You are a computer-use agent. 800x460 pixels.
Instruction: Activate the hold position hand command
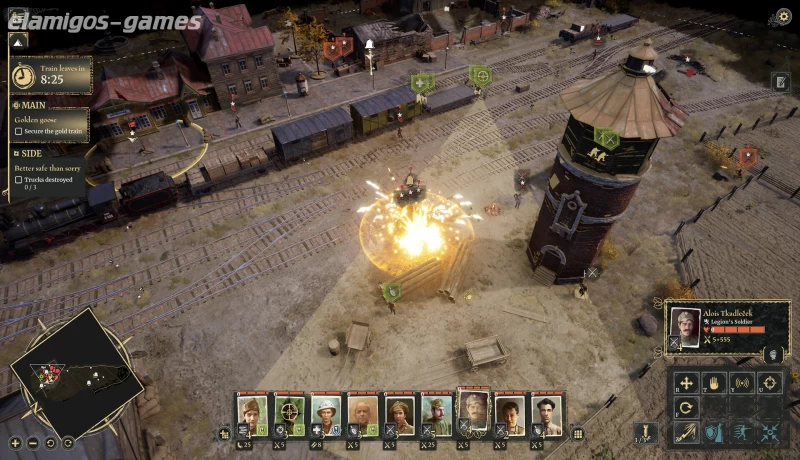pyautogui.click(x=713, y=382)
